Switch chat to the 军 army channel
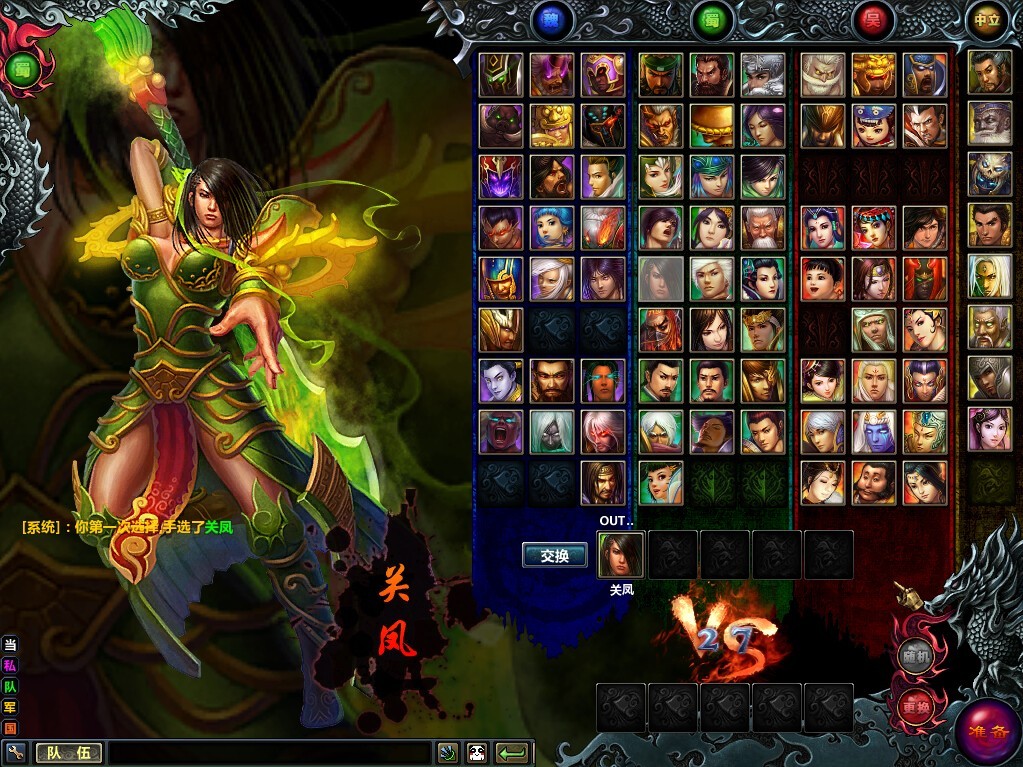Image resolution: width=1023 pixels, height=767 pixels. [10, 707]
